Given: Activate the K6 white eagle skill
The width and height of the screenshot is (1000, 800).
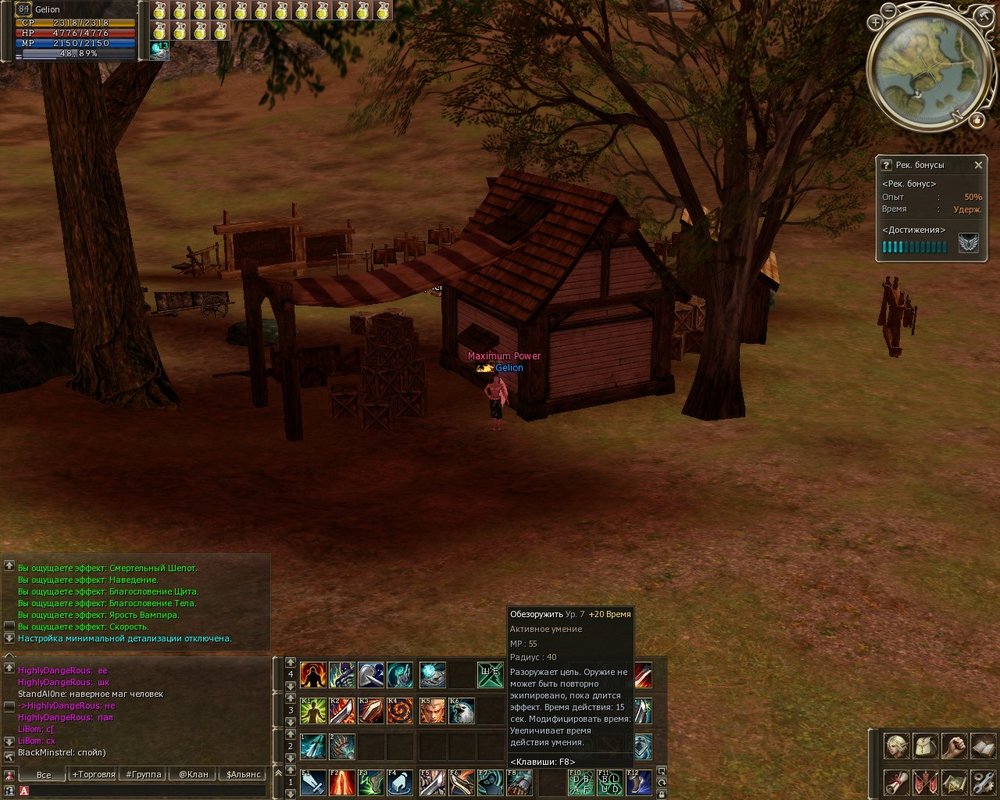Looking at the screenshot, I should click(x=461, y=711).
